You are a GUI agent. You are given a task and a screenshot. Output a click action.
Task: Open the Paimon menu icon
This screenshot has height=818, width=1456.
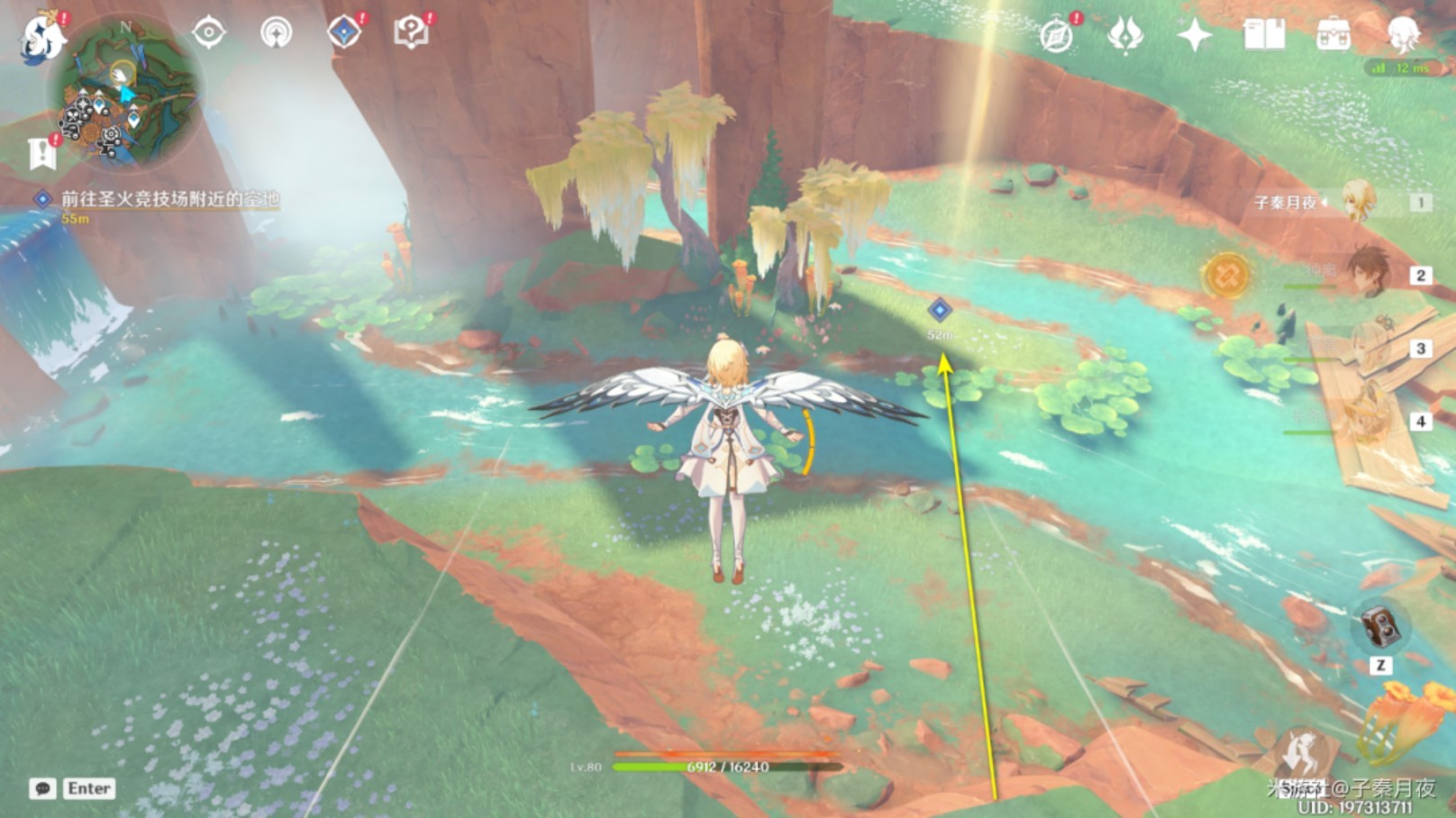pyautogui.click(x=42, y=38)
